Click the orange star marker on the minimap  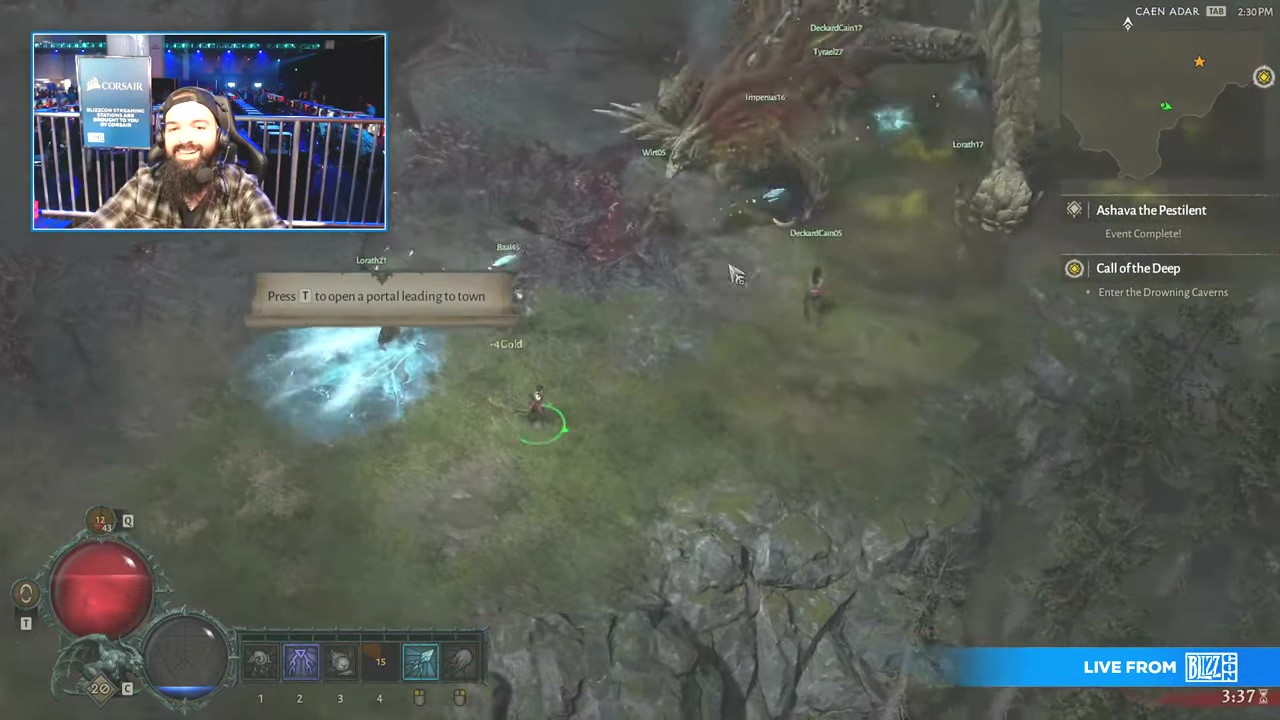pyautogui.click(x=1199, y=62)
